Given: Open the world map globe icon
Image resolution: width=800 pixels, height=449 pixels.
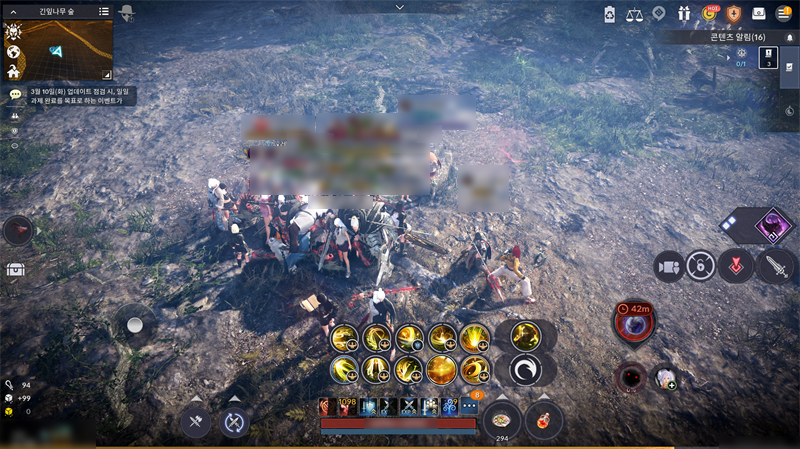Looking at the screenshot, I should point(14,52).
